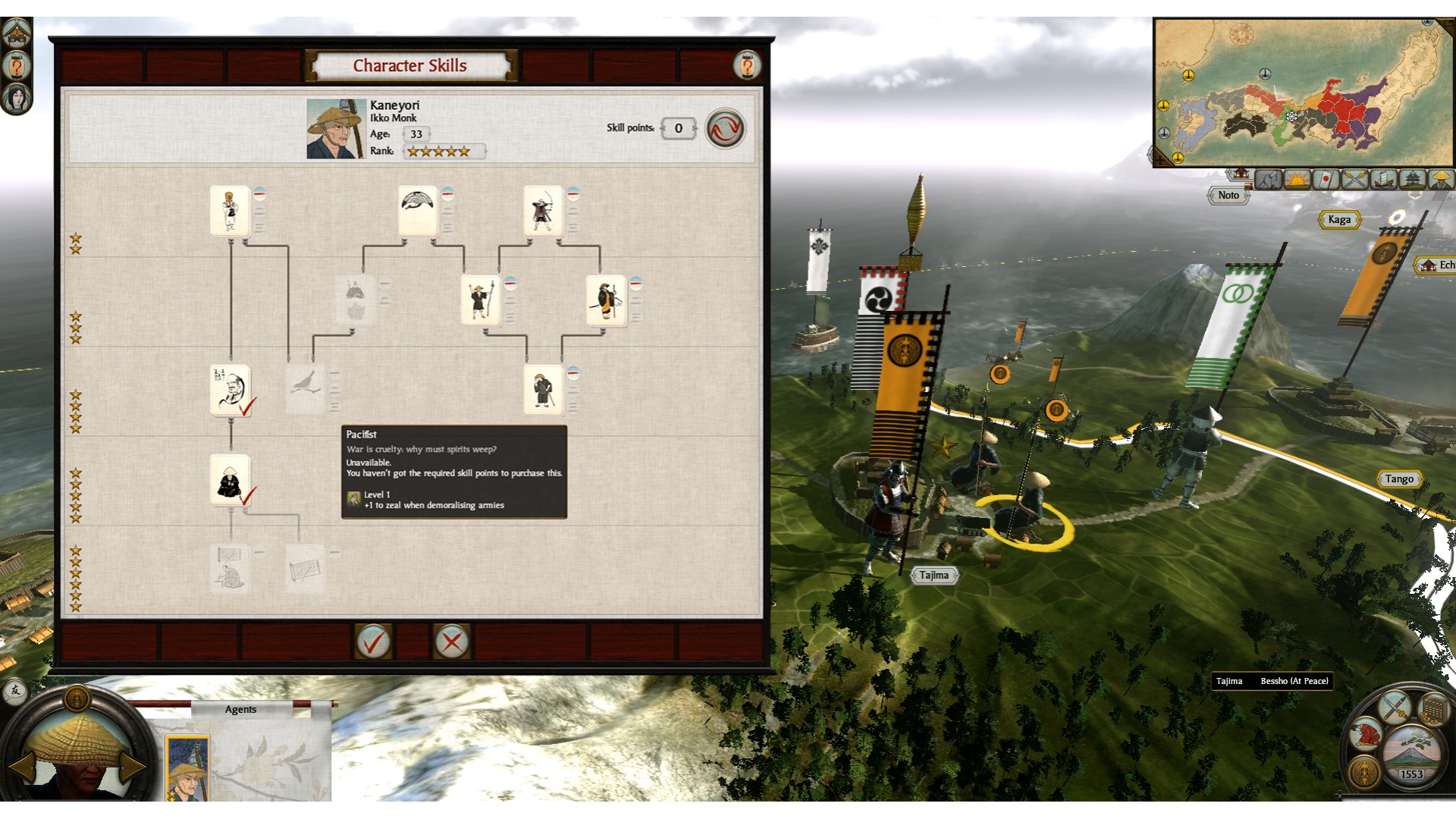The image size is (1456, 819).
Task: Open Character Skills help question mark
Action: tap(746, 66)
